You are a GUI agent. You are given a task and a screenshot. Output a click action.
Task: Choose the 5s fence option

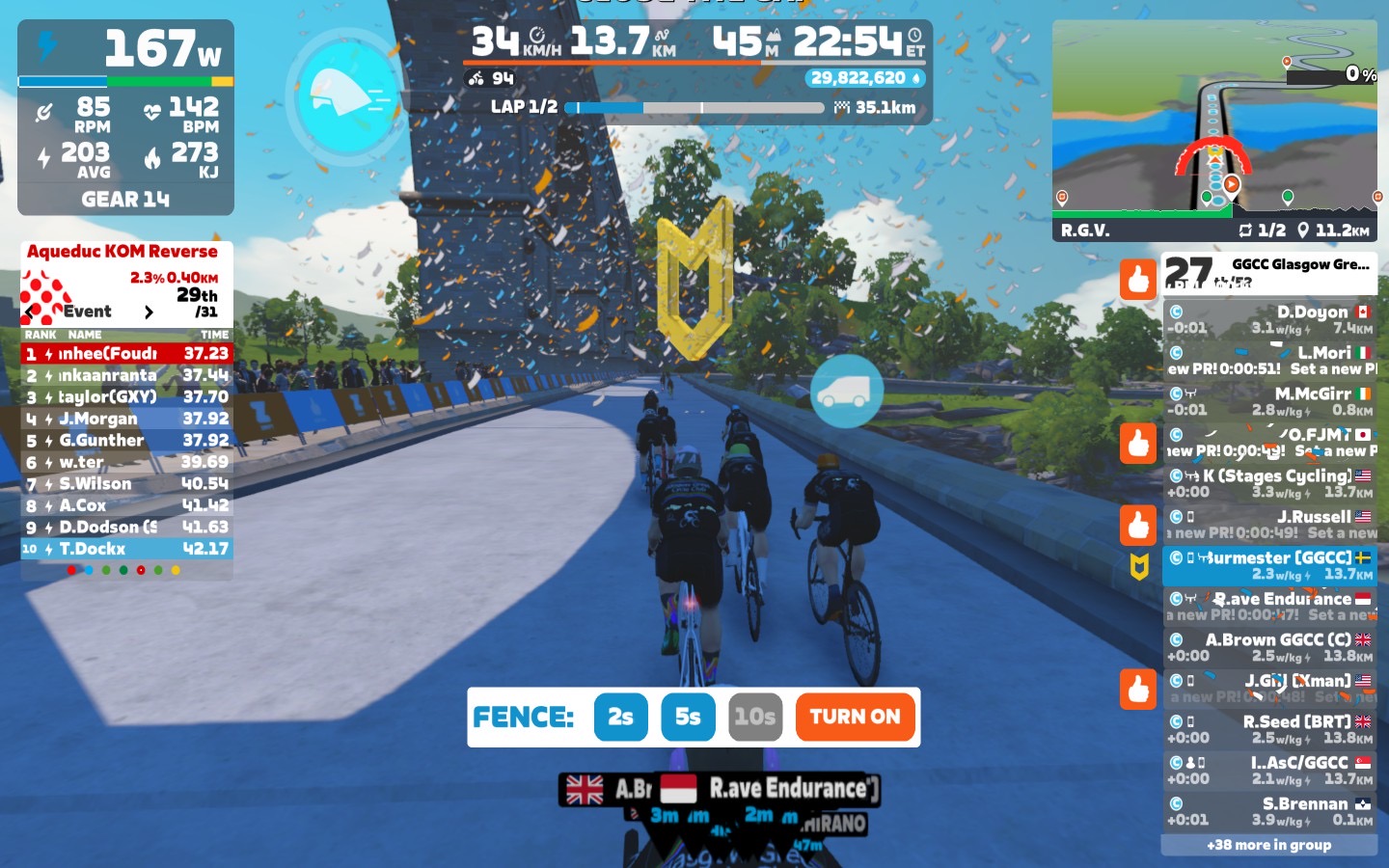[688, 718]
